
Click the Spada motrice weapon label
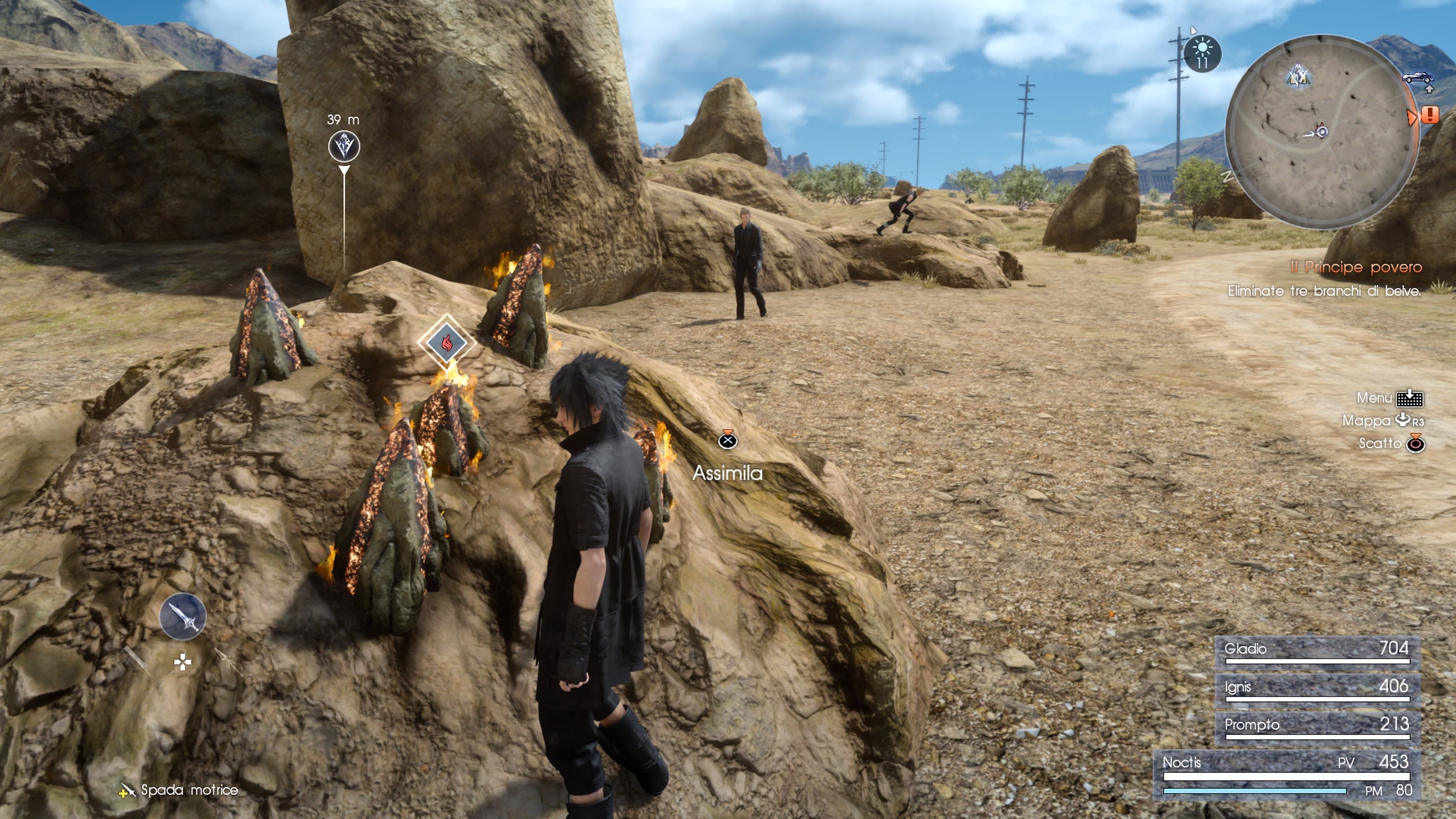click(189, 789)
